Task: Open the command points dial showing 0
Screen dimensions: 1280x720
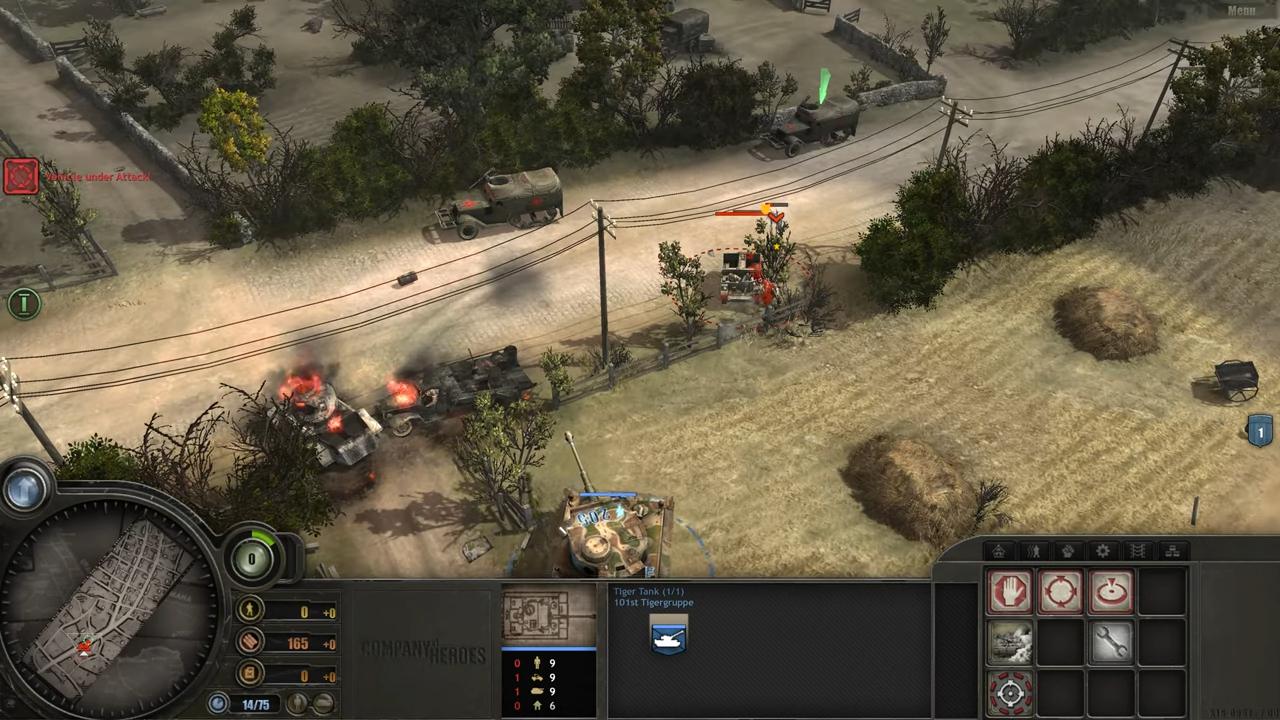Action: click(253, 558)
